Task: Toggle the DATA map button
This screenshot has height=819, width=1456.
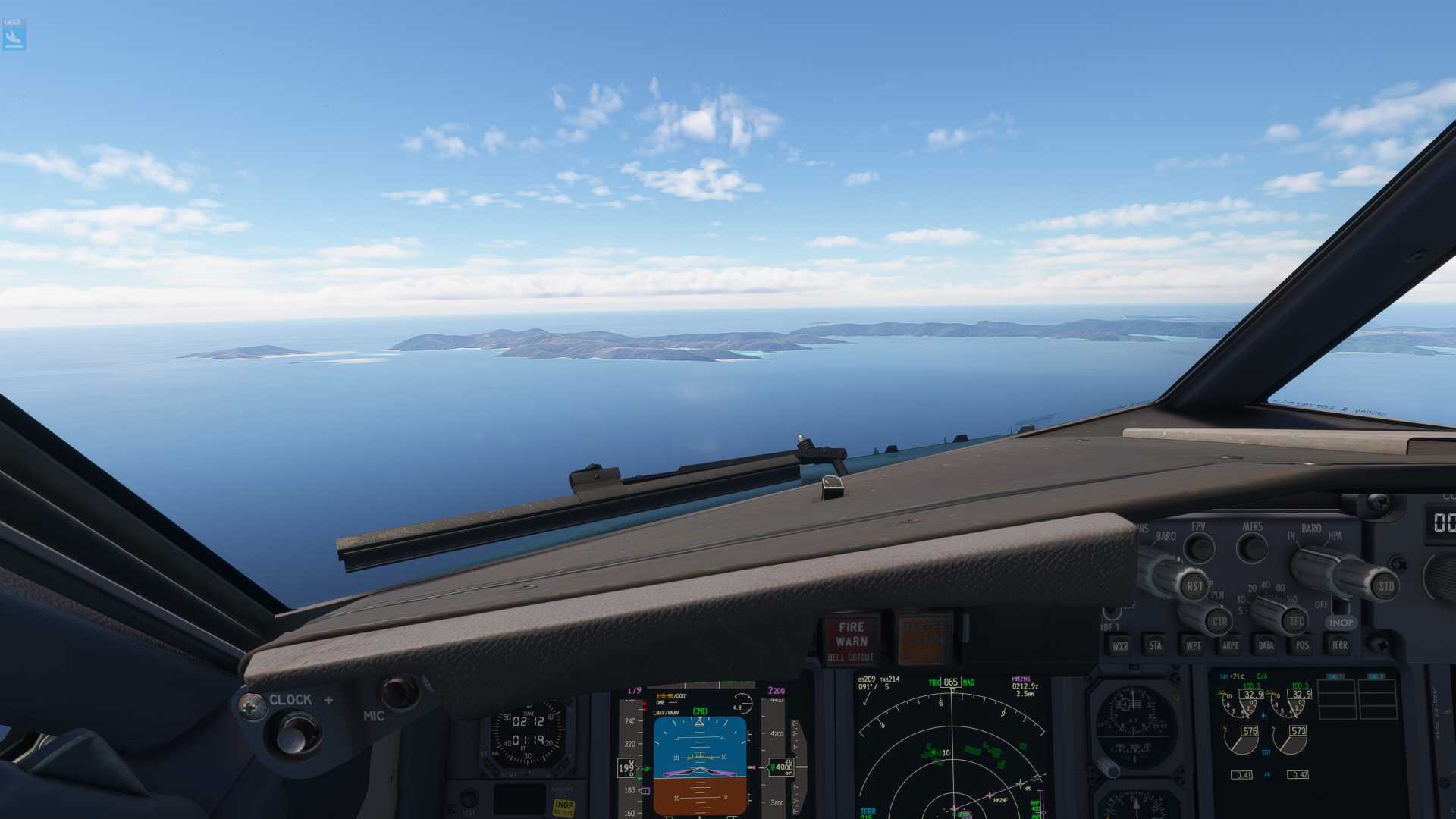Action: (x=1266, y=645)
